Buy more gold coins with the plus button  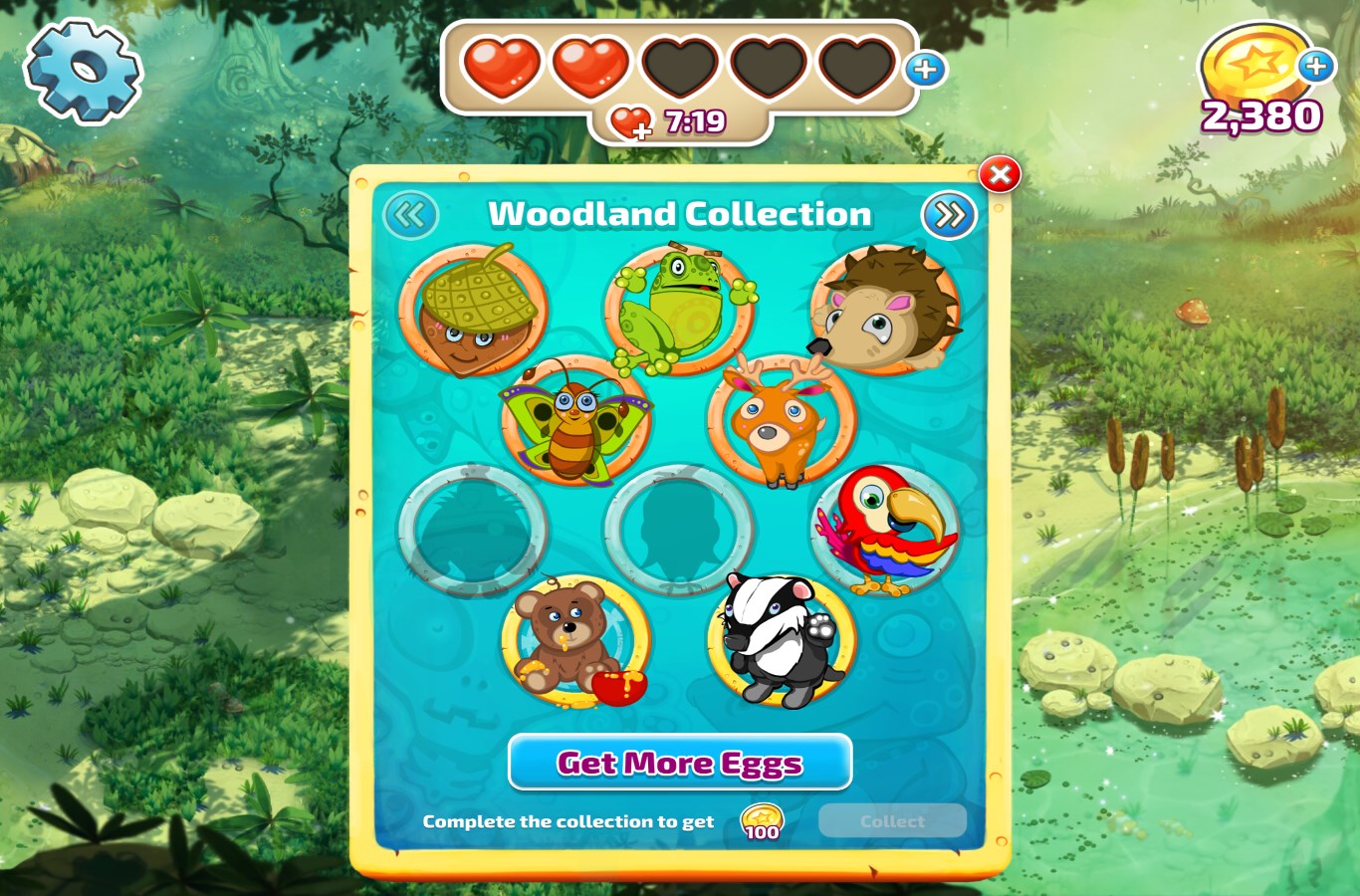(1315, 67)
